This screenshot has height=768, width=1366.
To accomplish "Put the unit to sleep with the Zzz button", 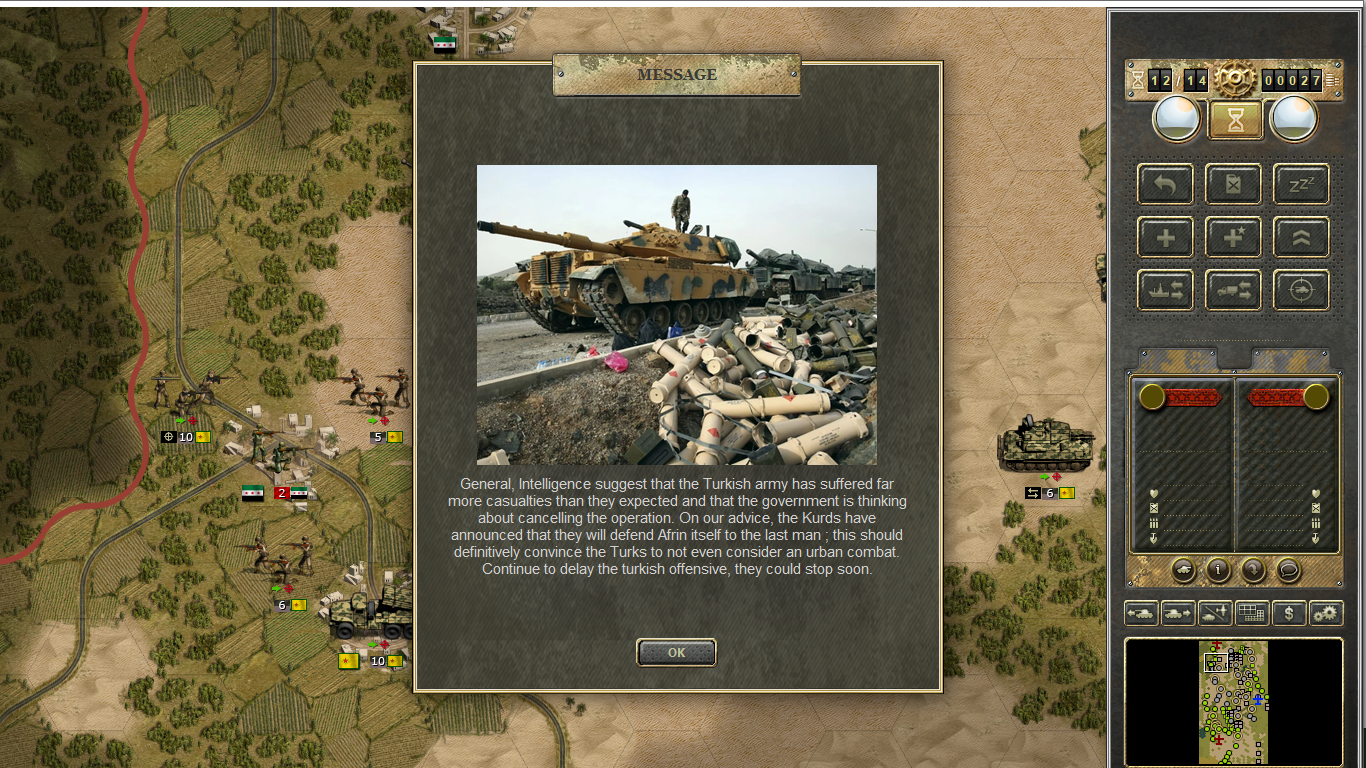I will (1301, 184).
